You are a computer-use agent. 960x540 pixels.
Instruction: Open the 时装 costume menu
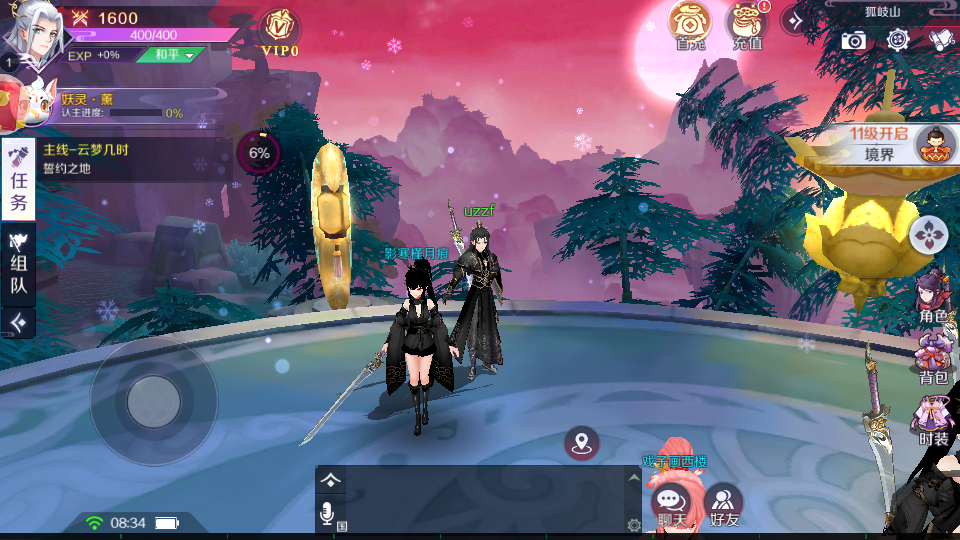[x=934, y=420]
